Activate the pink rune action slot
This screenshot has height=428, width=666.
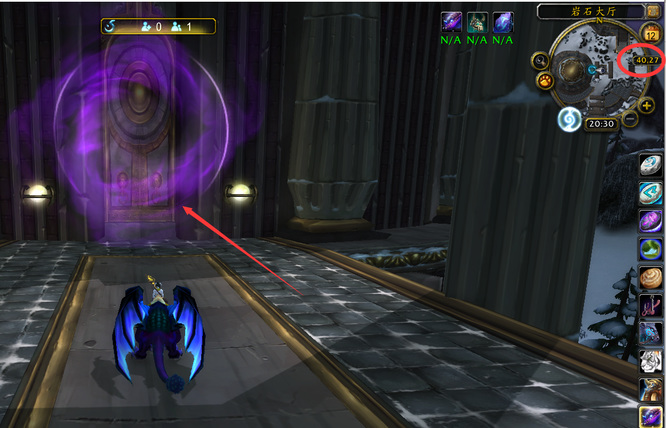(652, 305)
